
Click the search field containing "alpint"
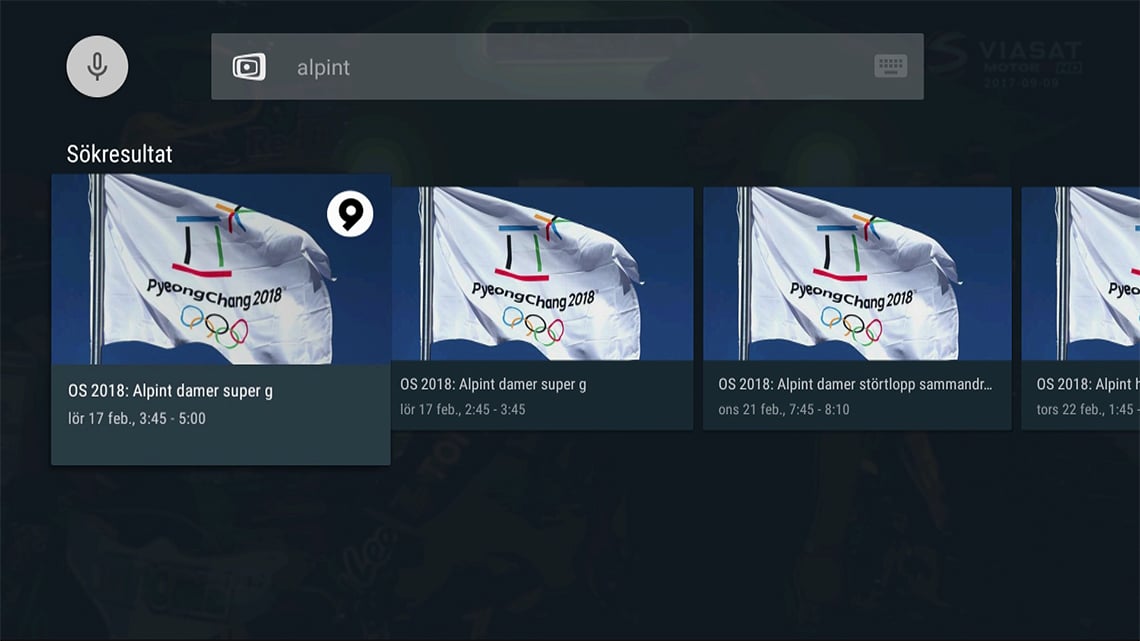[560, 67]
